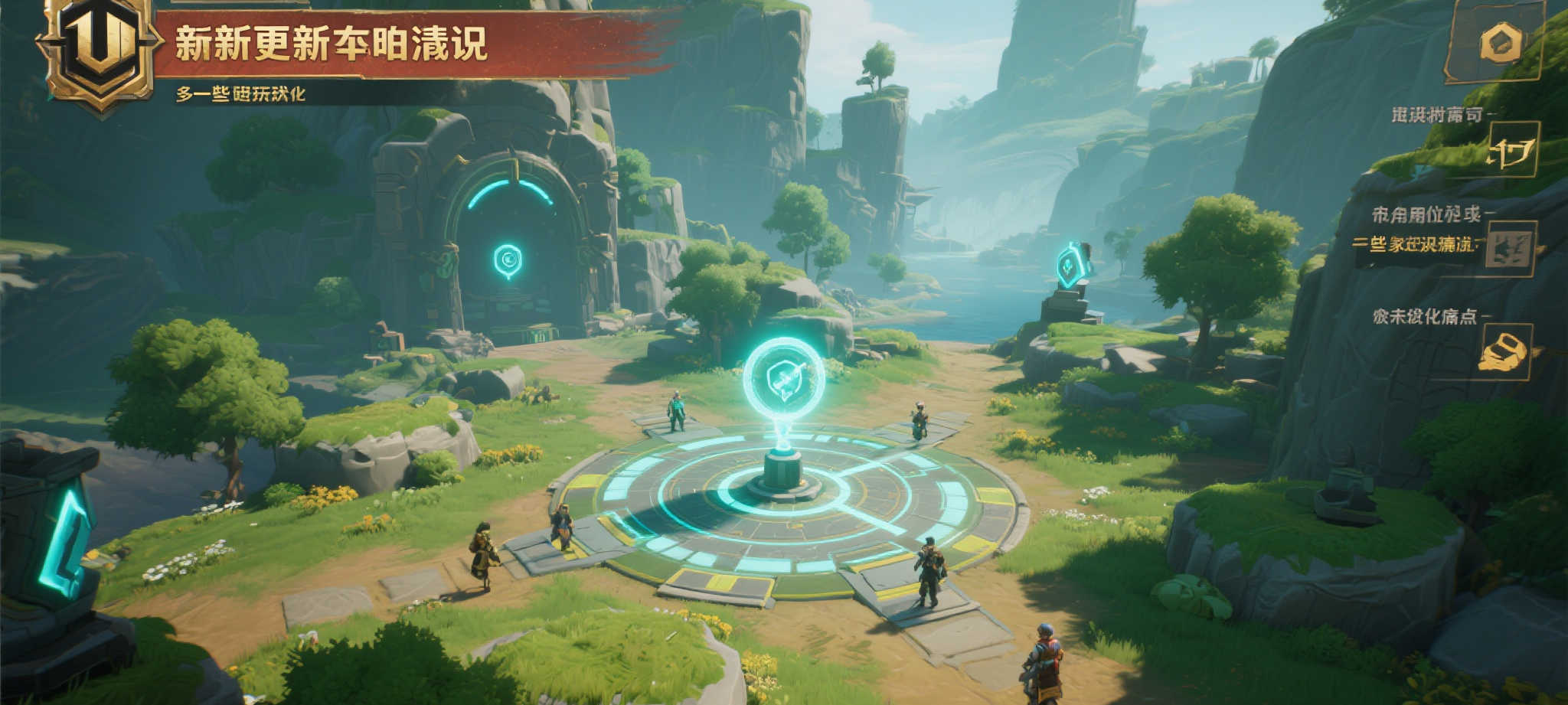1568x705 pixels.
Task: Open the gold helmet icon button
Action: 1504,352
